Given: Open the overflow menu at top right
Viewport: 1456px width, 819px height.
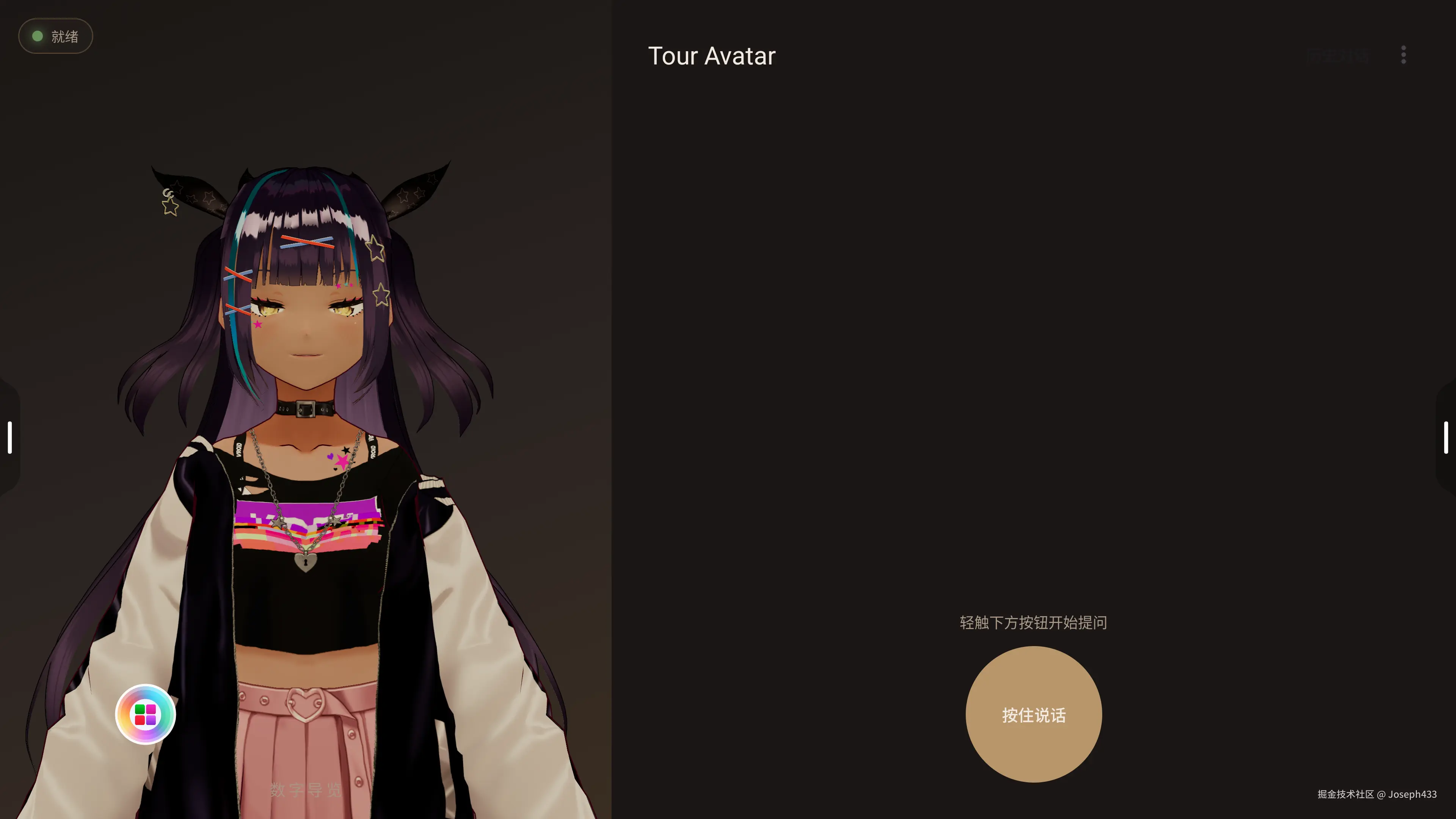Looking at the screenshot, I should [1403, 55].
